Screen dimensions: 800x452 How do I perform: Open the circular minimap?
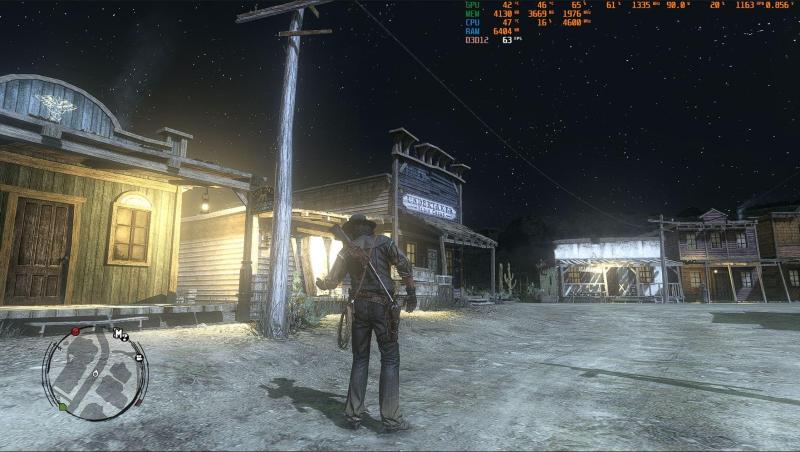point(95,373)
